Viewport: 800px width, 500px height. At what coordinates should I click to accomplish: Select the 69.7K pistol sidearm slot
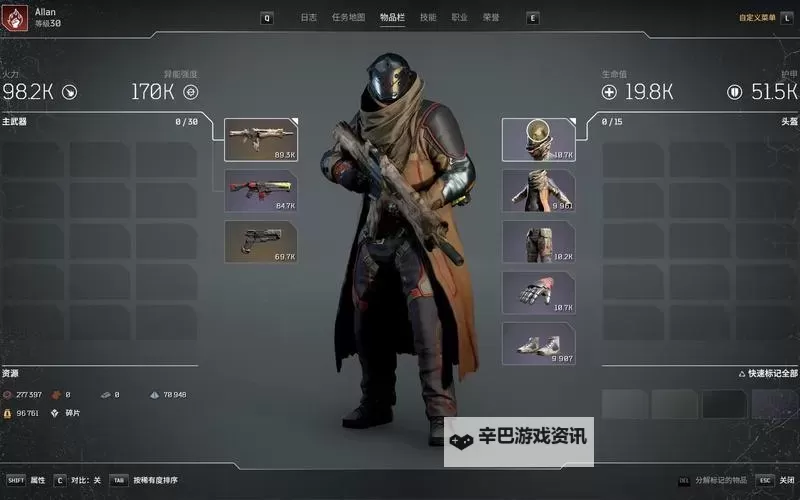pos(262,241)
